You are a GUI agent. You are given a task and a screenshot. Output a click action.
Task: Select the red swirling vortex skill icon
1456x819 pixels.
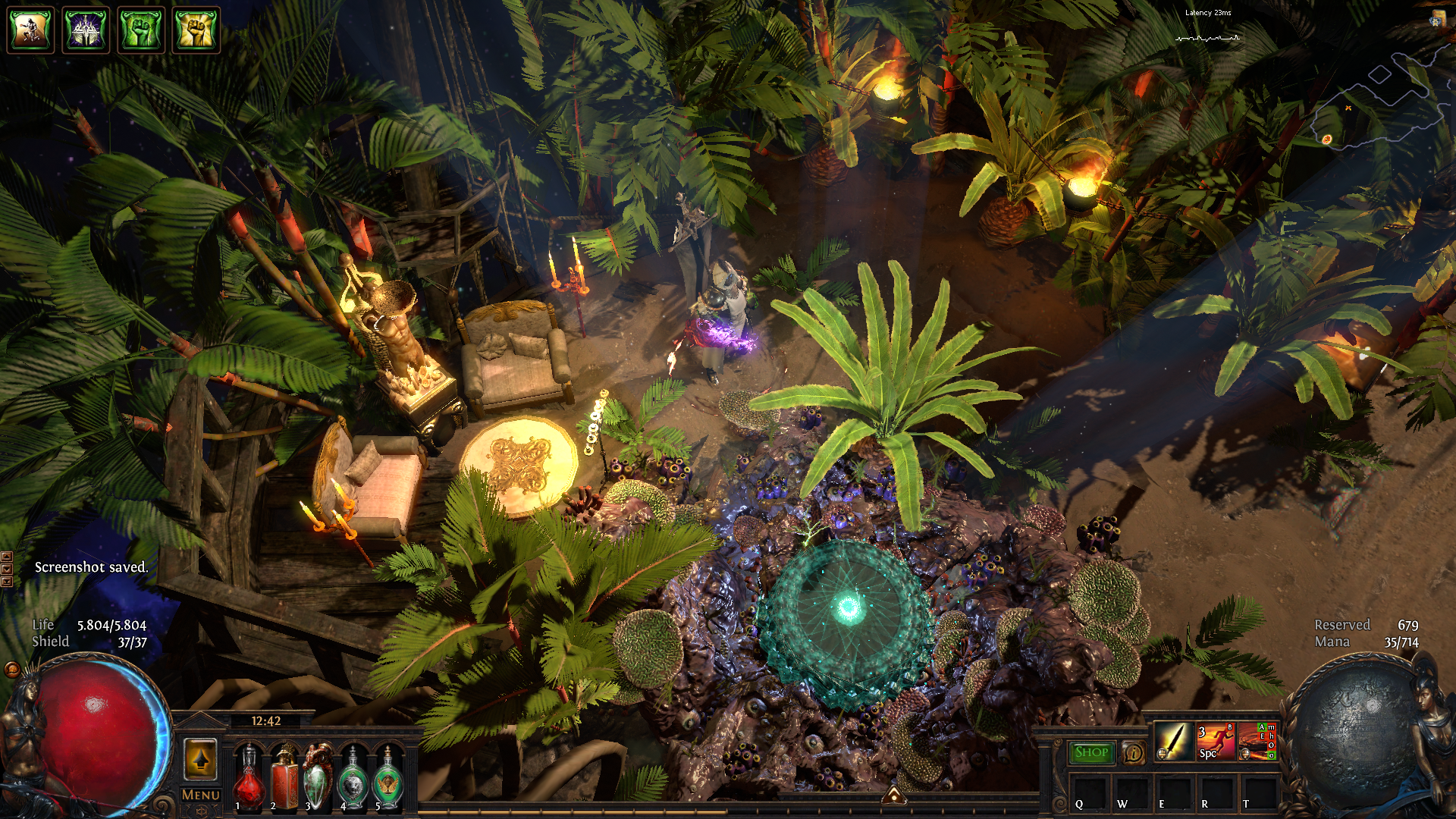pyautogui.click(x=1257, y=741)
